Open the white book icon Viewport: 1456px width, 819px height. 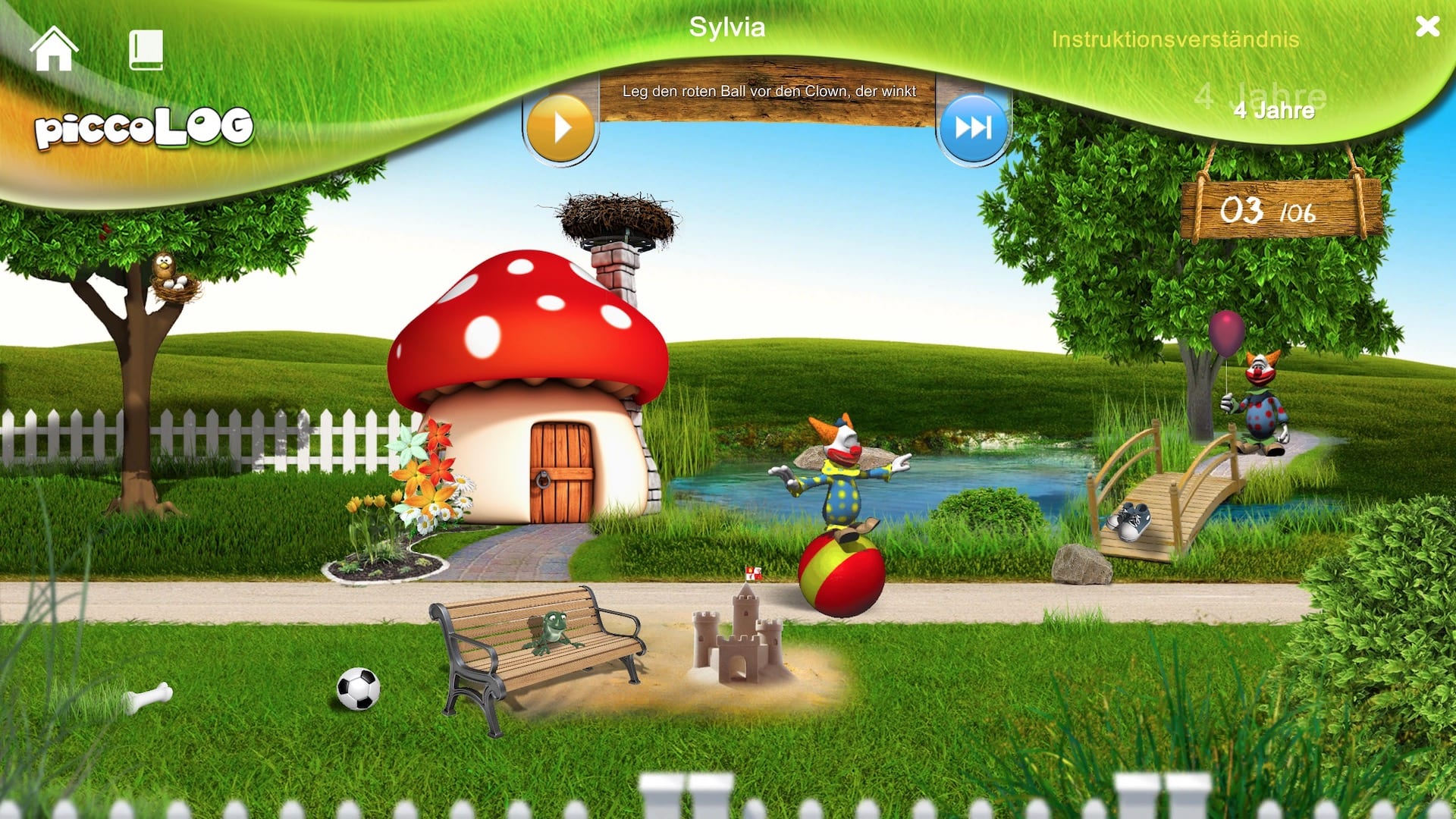(x=146, y=50)
